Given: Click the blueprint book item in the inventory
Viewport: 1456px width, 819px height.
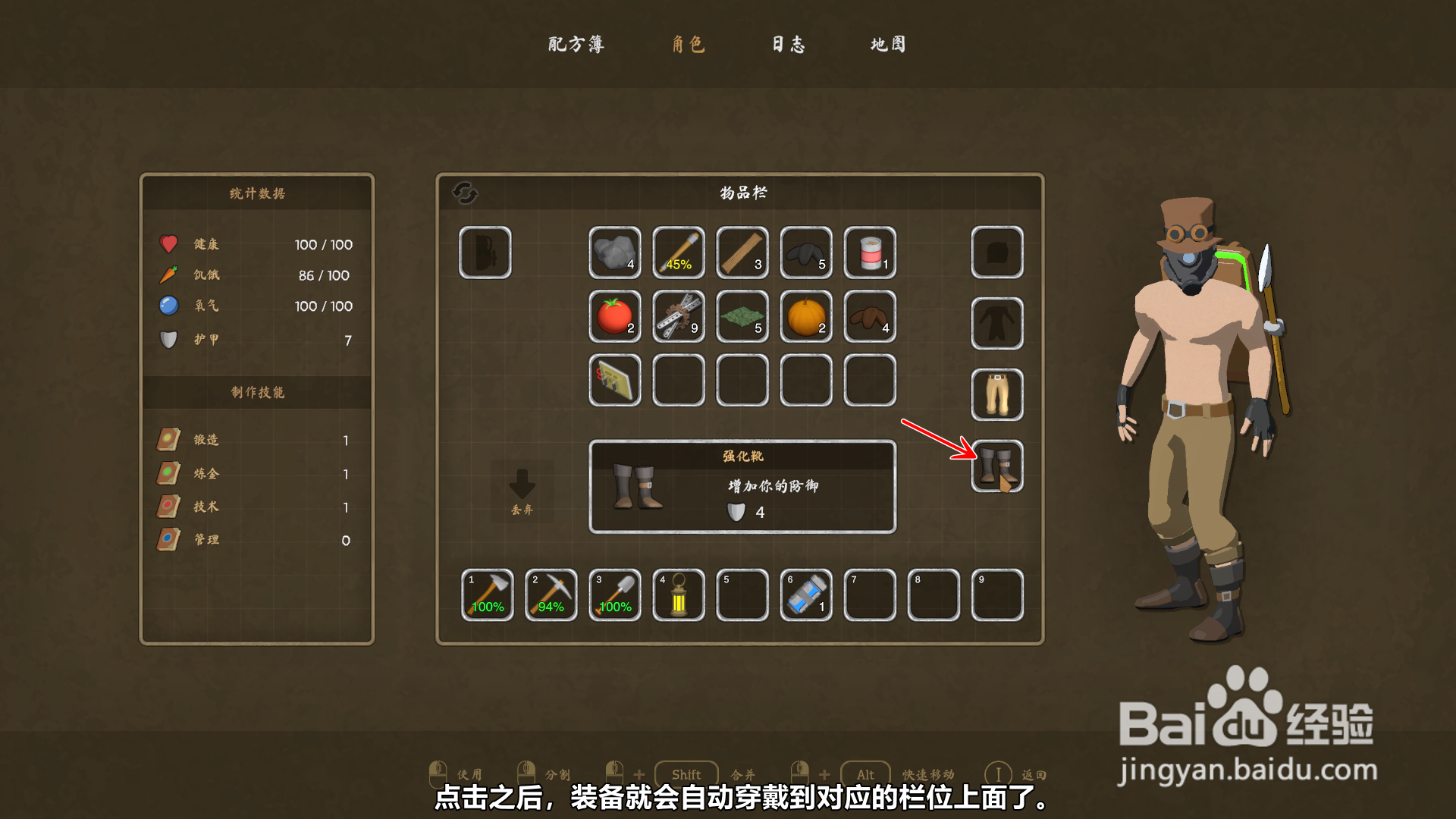Looking at the screenshot, I should (x=614, y=381).
